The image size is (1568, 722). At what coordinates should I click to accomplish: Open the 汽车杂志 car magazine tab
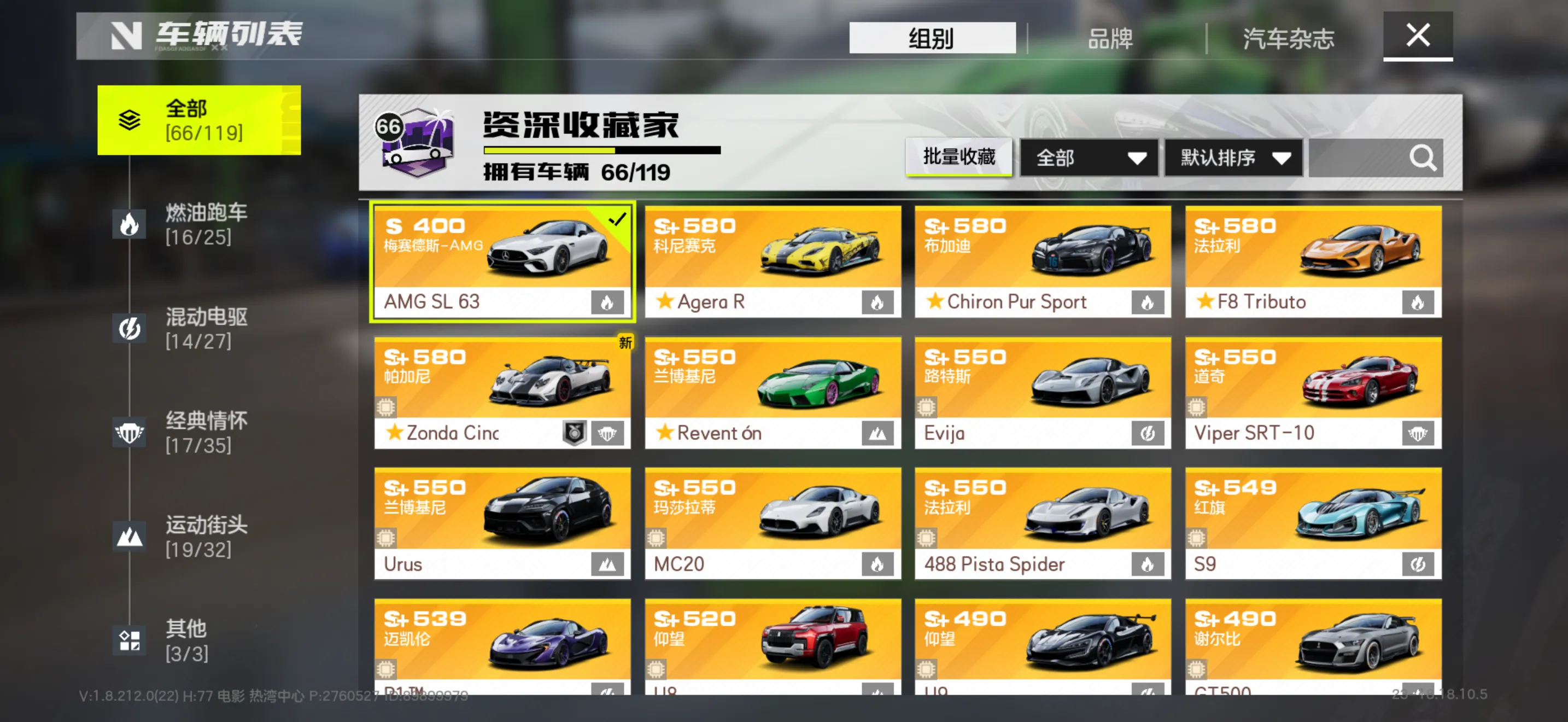[x=1288, y=38]
